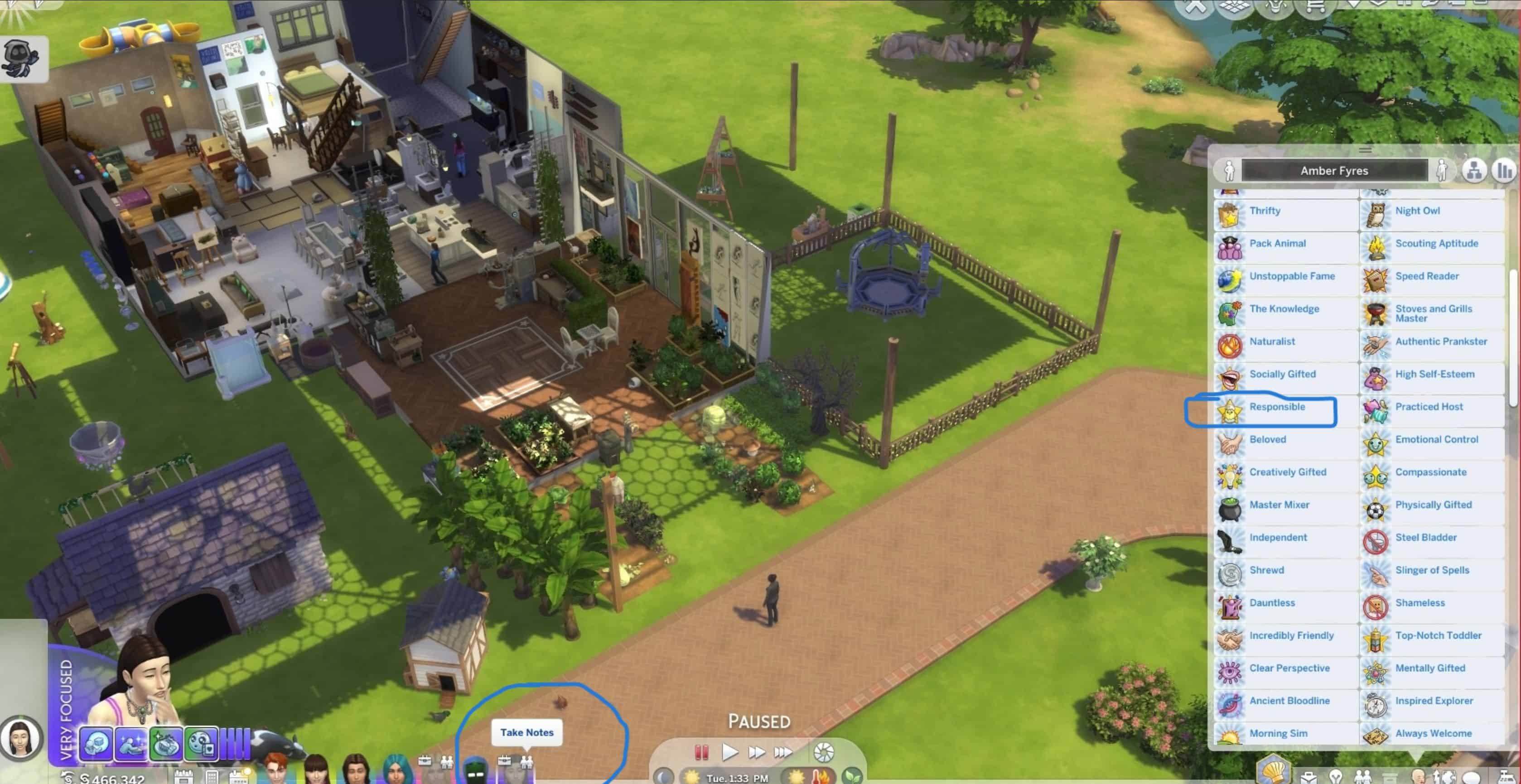
Task: Select the Unstoppable Fame trait
Action: click(x=1291, y=277)
